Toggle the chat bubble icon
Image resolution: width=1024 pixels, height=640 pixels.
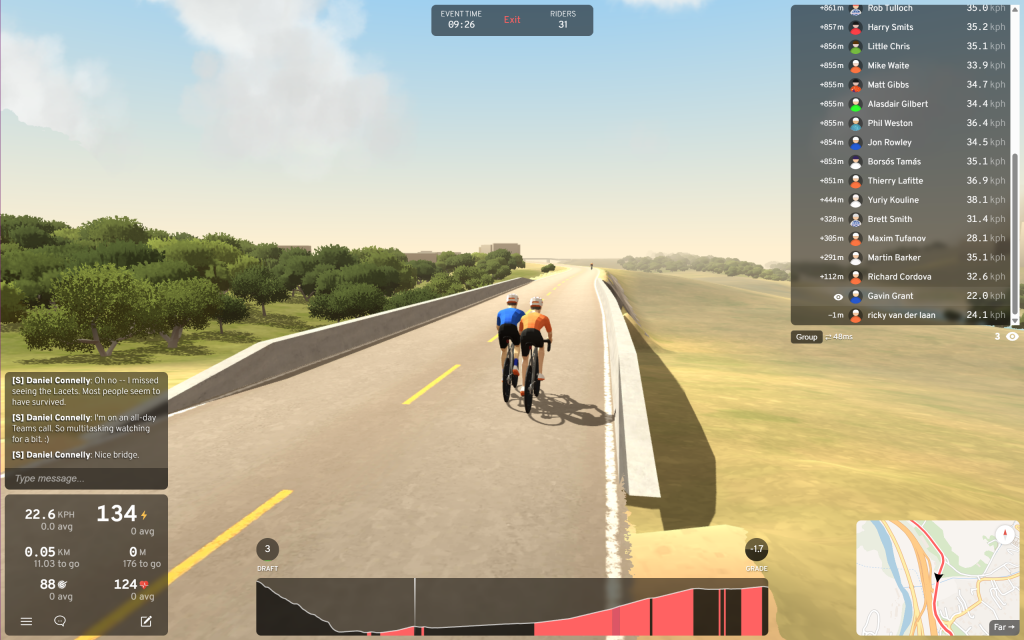click(x=60, y=621)
